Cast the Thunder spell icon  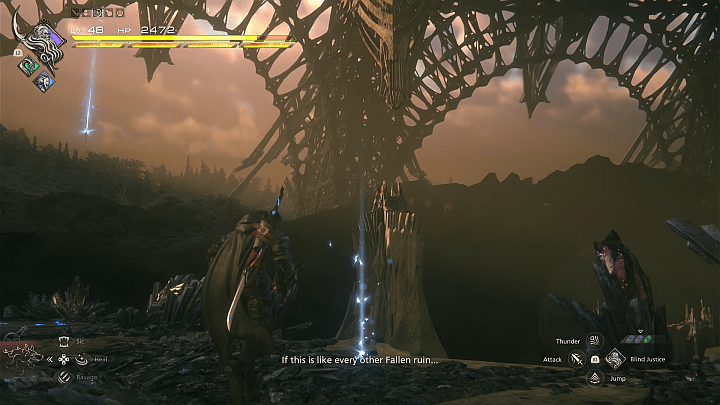tap(594, 341)
